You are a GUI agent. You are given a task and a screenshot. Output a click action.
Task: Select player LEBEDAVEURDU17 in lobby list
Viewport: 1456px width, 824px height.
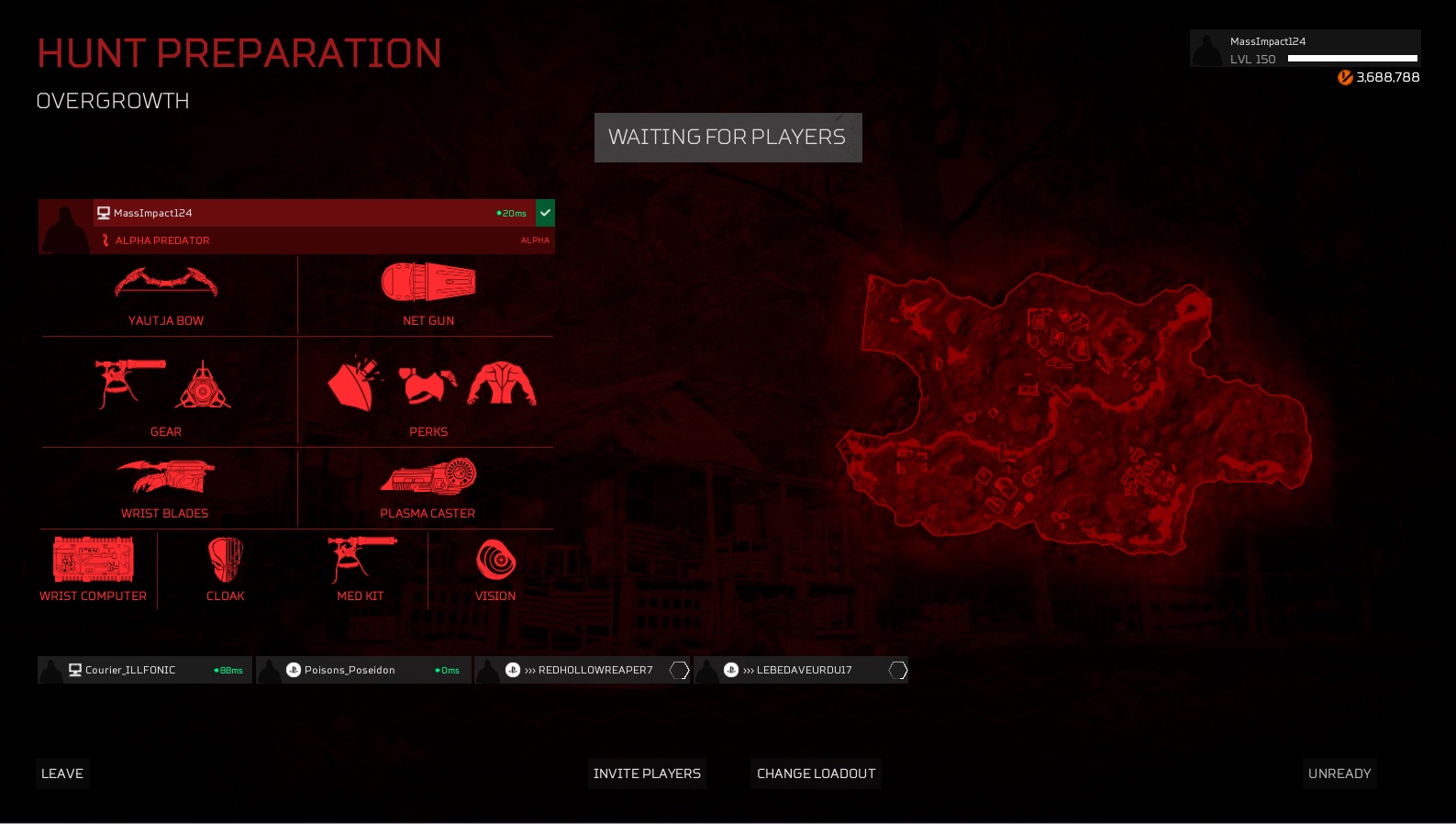coord(800,670)
